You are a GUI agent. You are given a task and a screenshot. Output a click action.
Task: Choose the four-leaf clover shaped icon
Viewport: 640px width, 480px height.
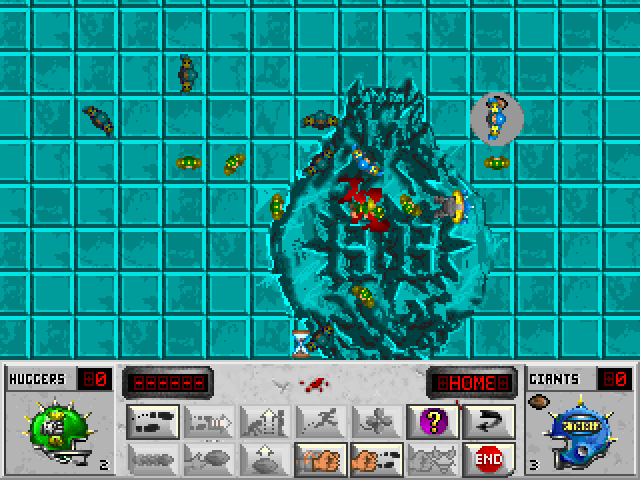pos(377,422)
